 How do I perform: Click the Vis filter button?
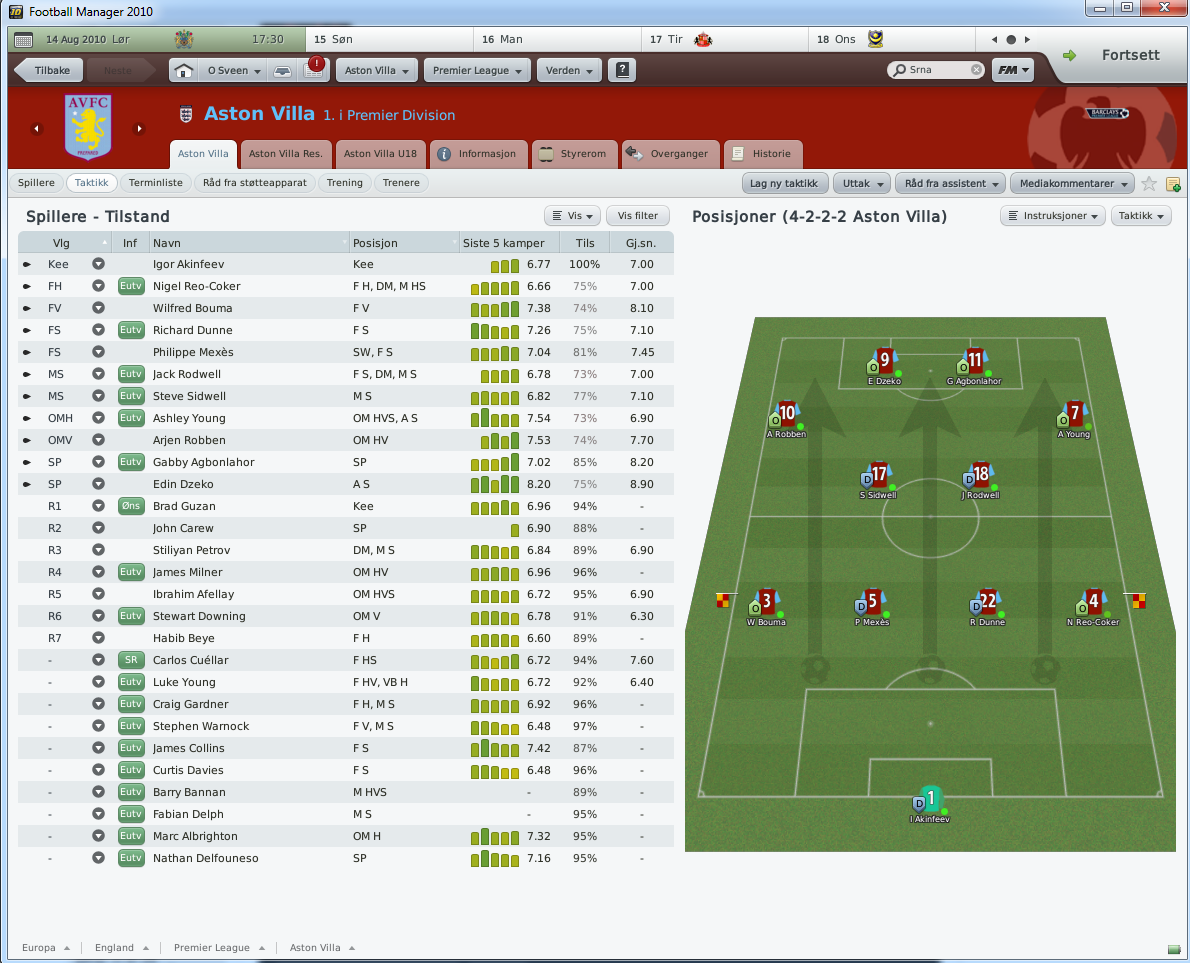637,216
